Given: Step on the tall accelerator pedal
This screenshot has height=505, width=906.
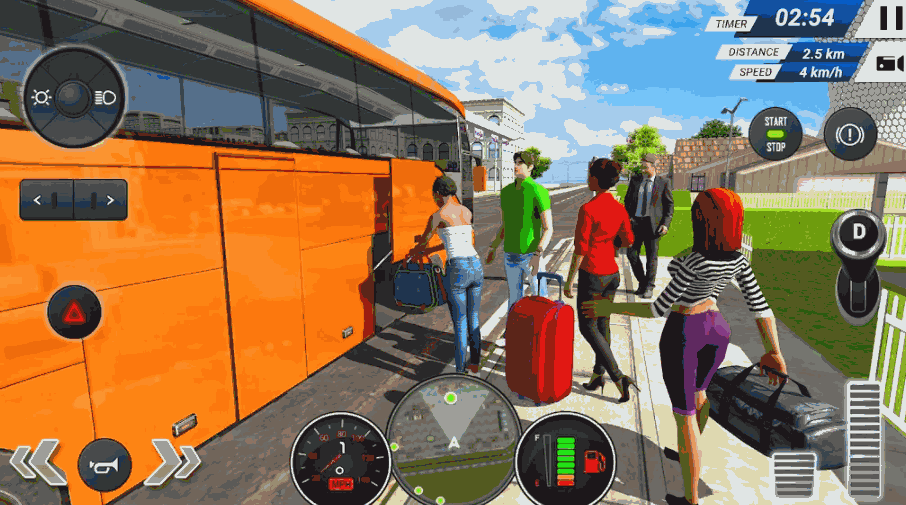Looking at the screenshot, I should (x=864, y=440).
